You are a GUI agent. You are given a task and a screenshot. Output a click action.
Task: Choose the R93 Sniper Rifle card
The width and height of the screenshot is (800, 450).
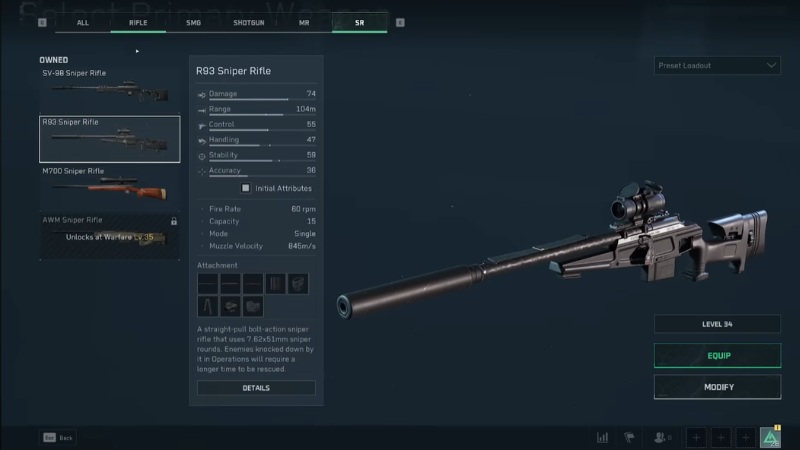(x=109, y=139)
